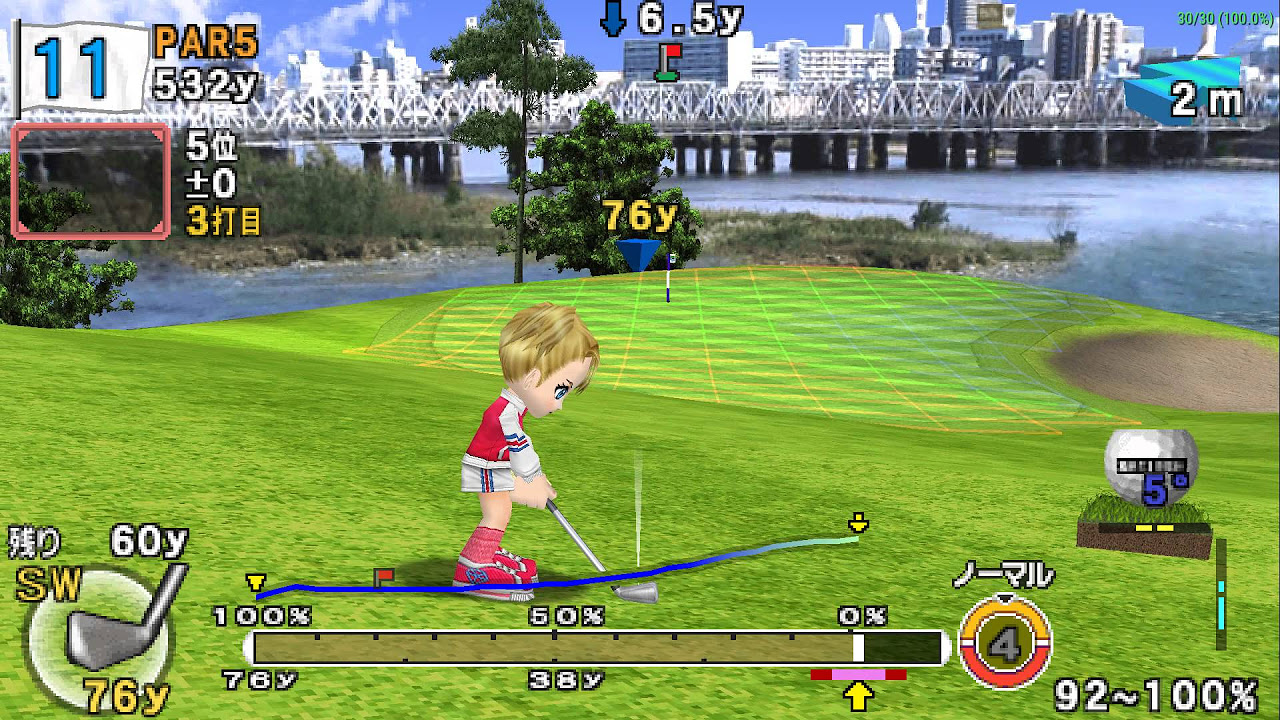Select the small red flag on the trajectory line

tap(383, 575)
